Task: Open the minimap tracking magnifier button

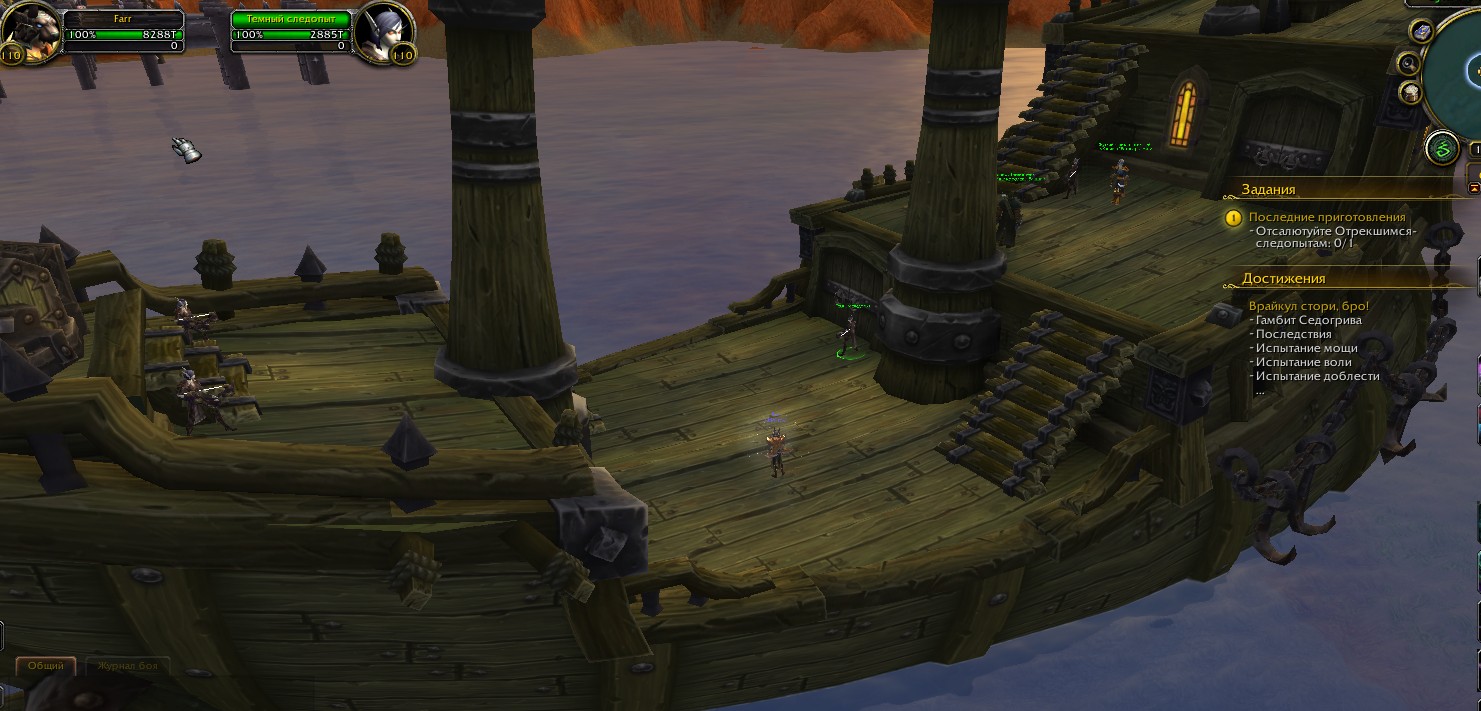Action: (x=1410, y=64)
